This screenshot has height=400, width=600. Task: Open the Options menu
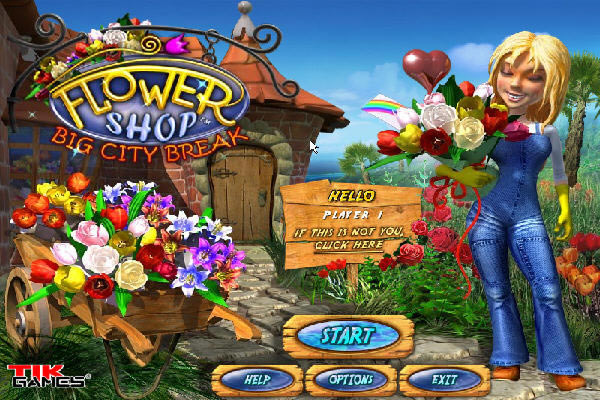349,380
